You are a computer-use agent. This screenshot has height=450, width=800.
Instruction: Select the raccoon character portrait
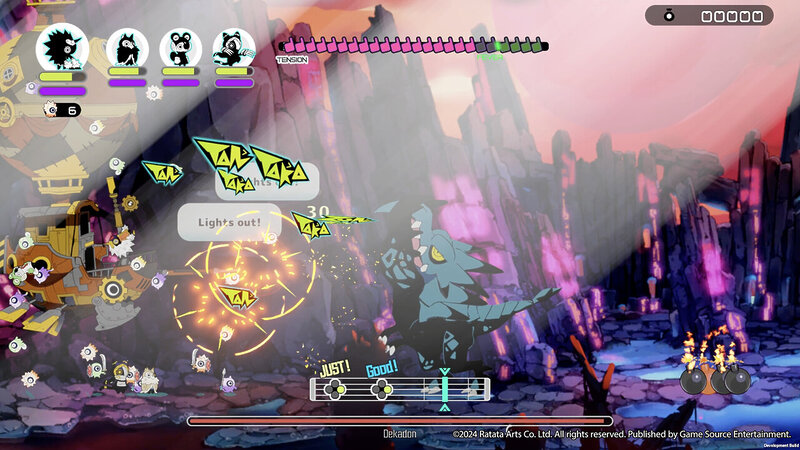pyautogui.click(x=233, y=48)
